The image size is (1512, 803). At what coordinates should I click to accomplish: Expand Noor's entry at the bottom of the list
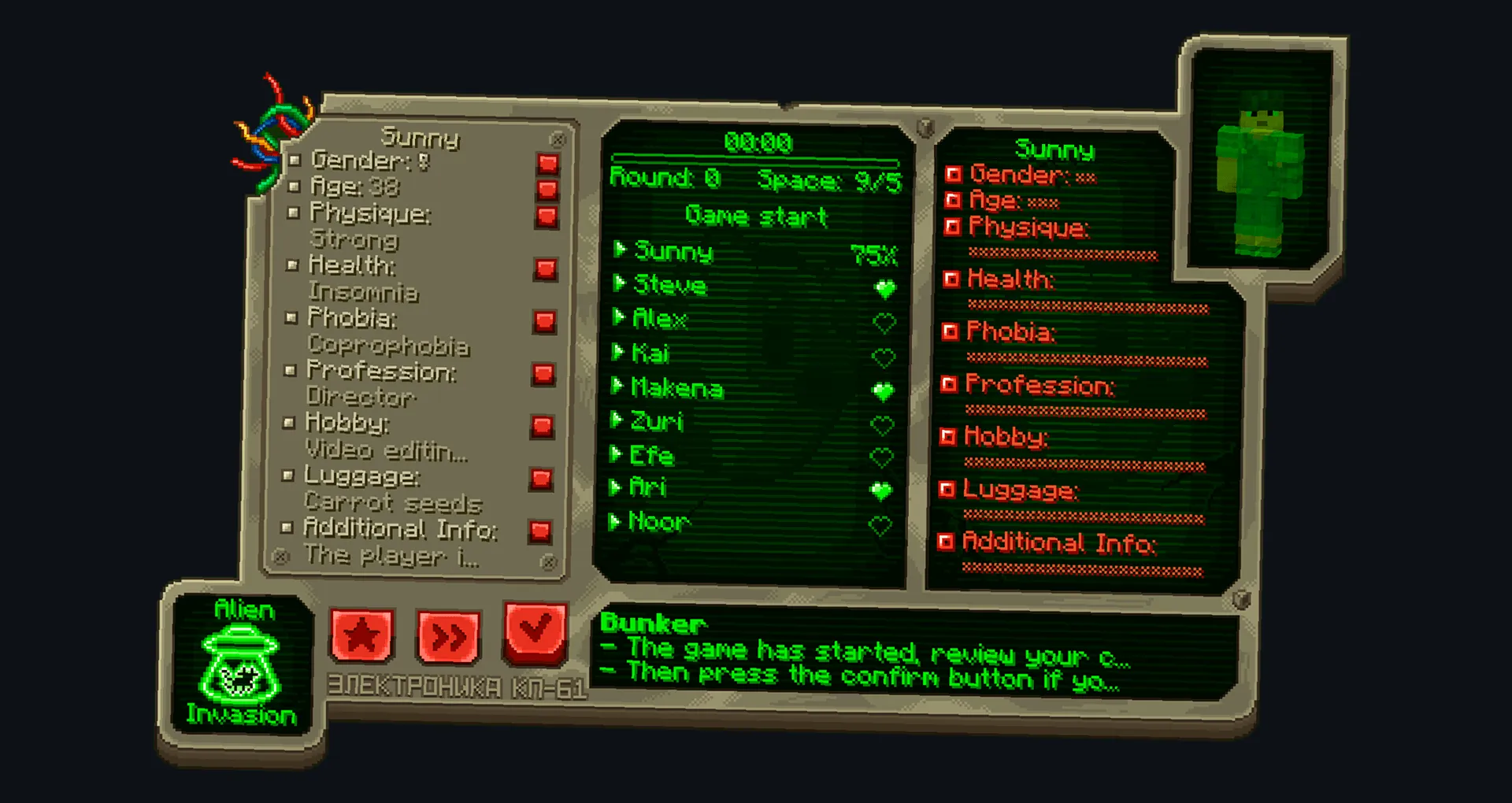click(x=620, y=521)
